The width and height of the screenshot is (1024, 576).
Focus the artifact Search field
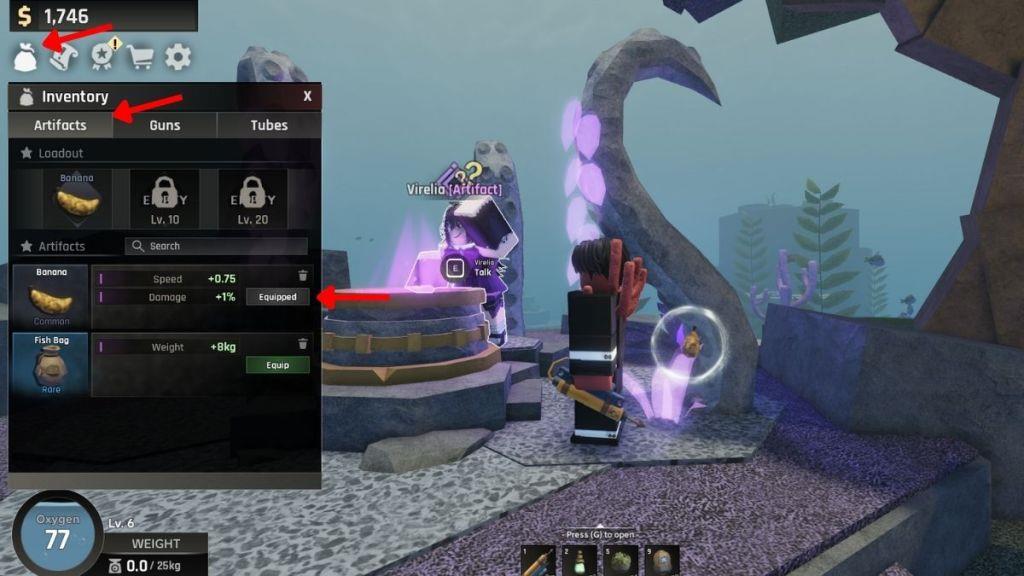click(x=216, y=246)
